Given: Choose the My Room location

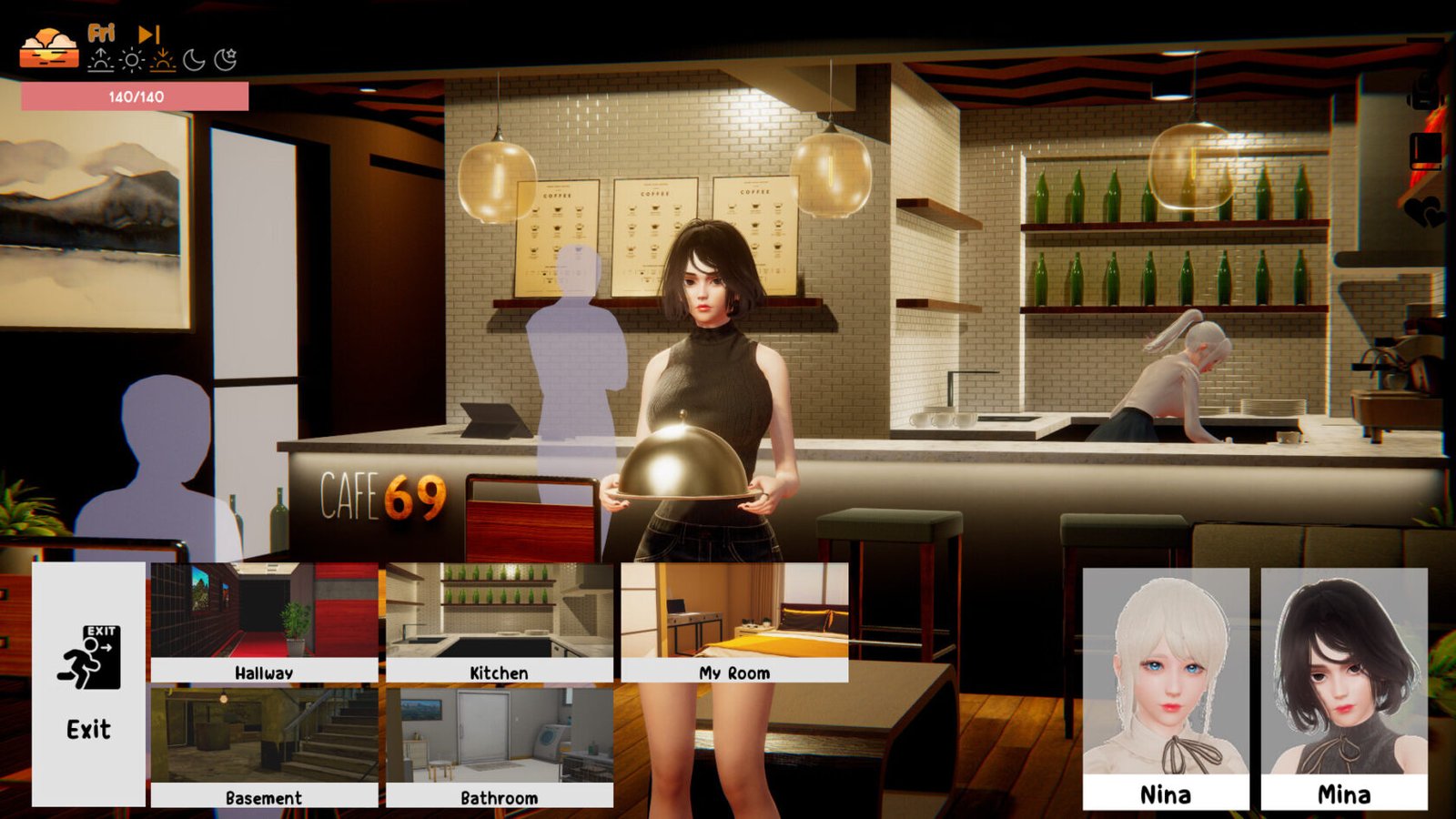Looking at the screenshot, I should pos(734,622).
